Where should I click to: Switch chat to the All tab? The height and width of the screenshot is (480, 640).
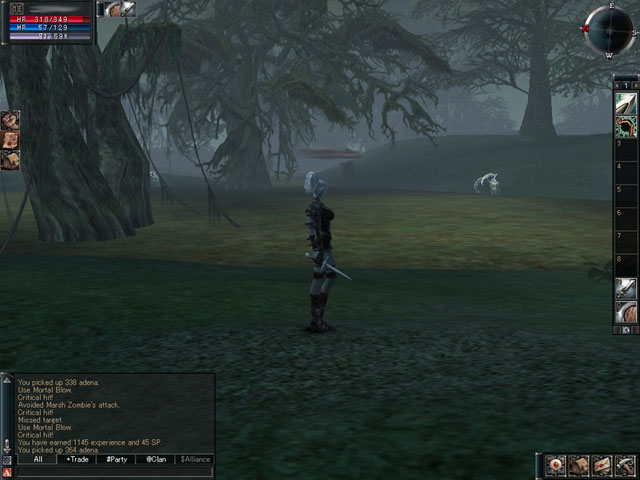[x=37, y=459]
